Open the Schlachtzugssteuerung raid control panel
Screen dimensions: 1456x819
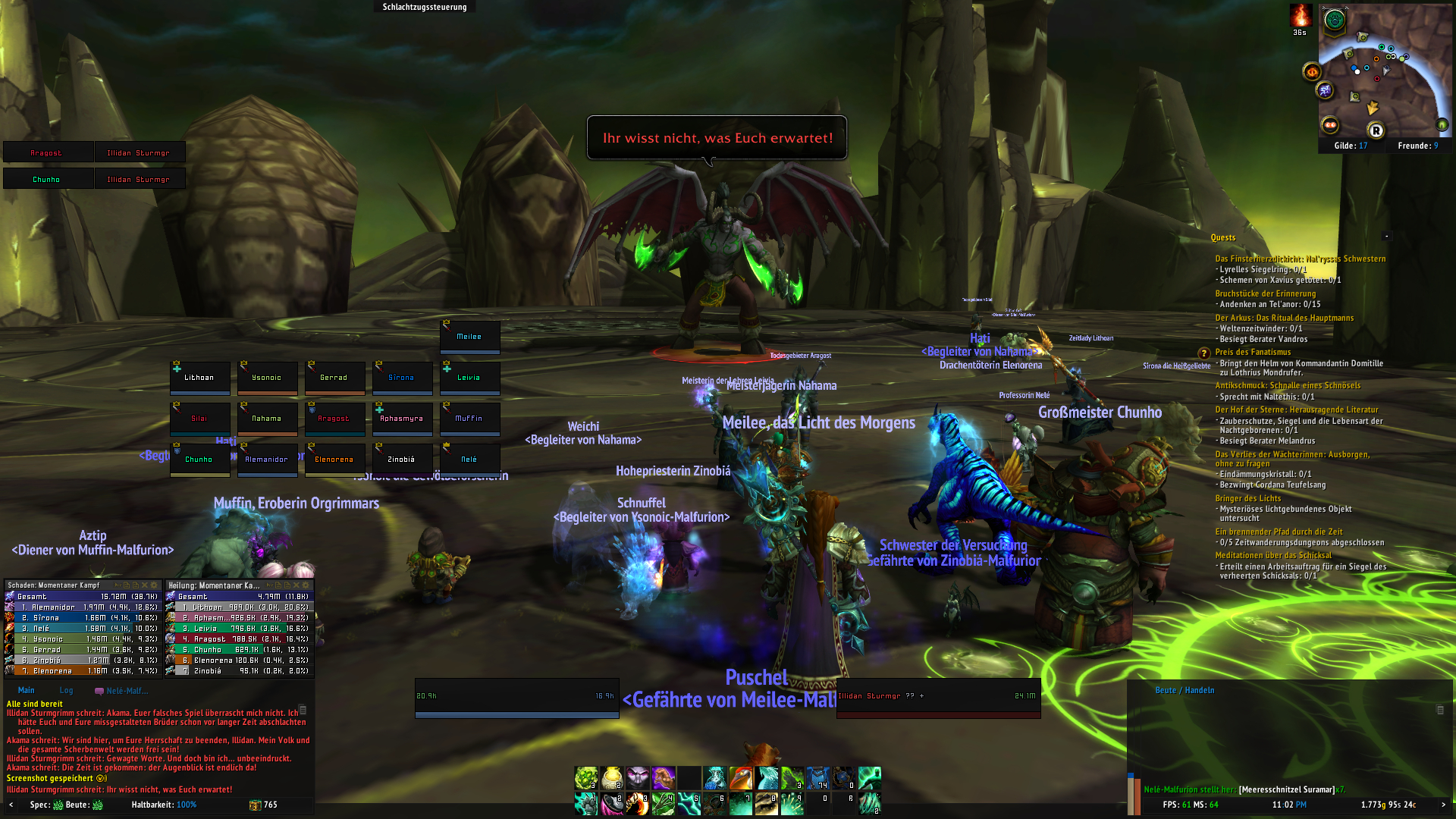point(424,7)
